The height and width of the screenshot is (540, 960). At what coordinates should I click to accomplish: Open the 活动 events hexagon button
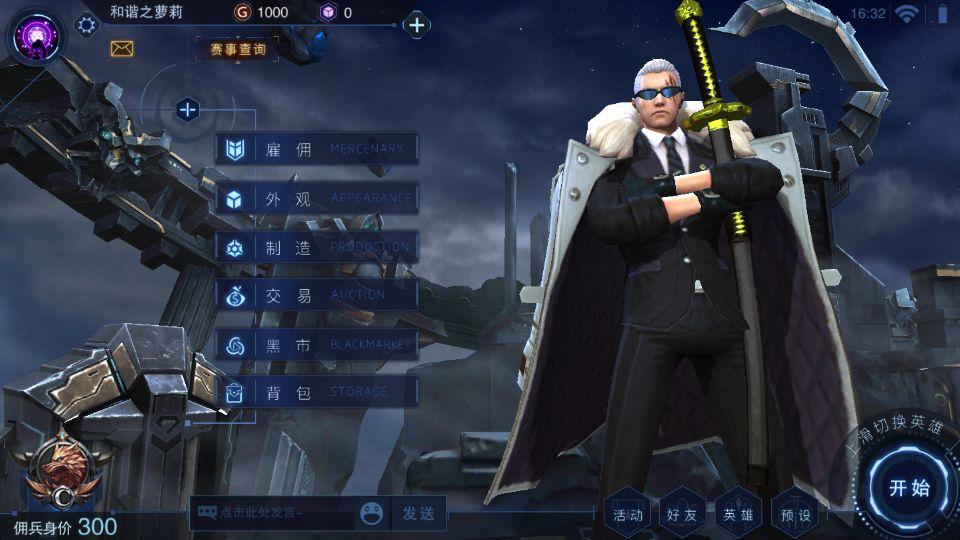[x=629, y=514]
